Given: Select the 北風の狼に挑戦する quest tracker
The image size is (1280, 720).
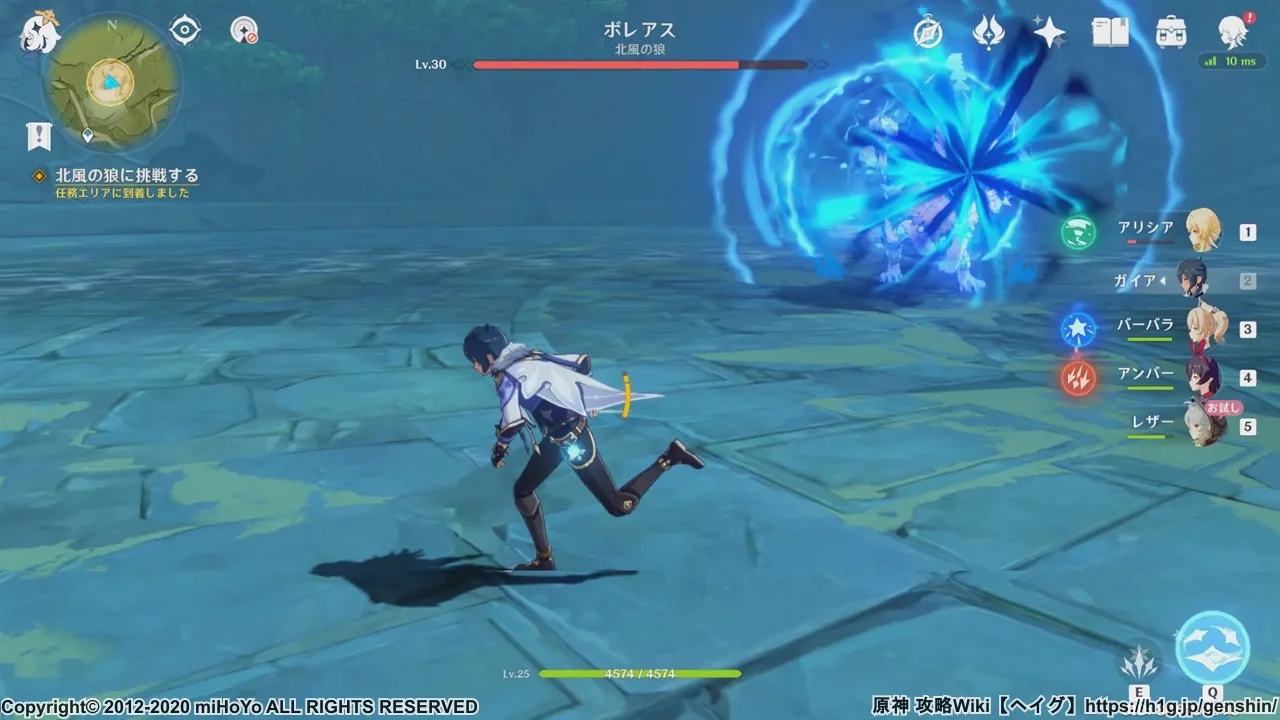Looking at the screenshot, I should [126, 176].
